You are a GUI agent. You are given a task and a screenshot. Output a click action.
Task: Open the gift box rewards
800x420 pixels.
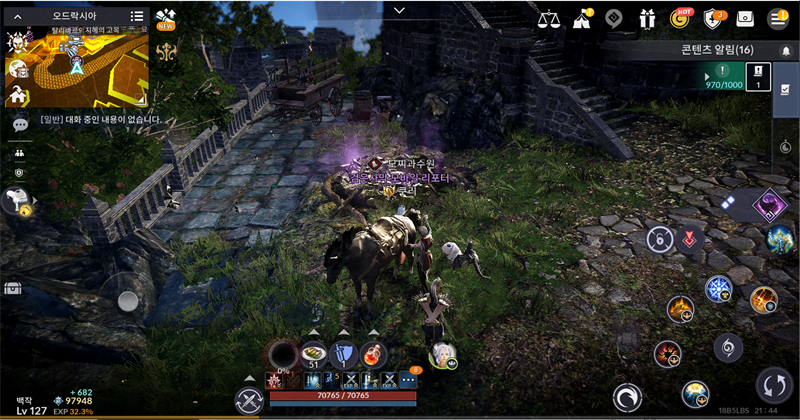(648, 18)
